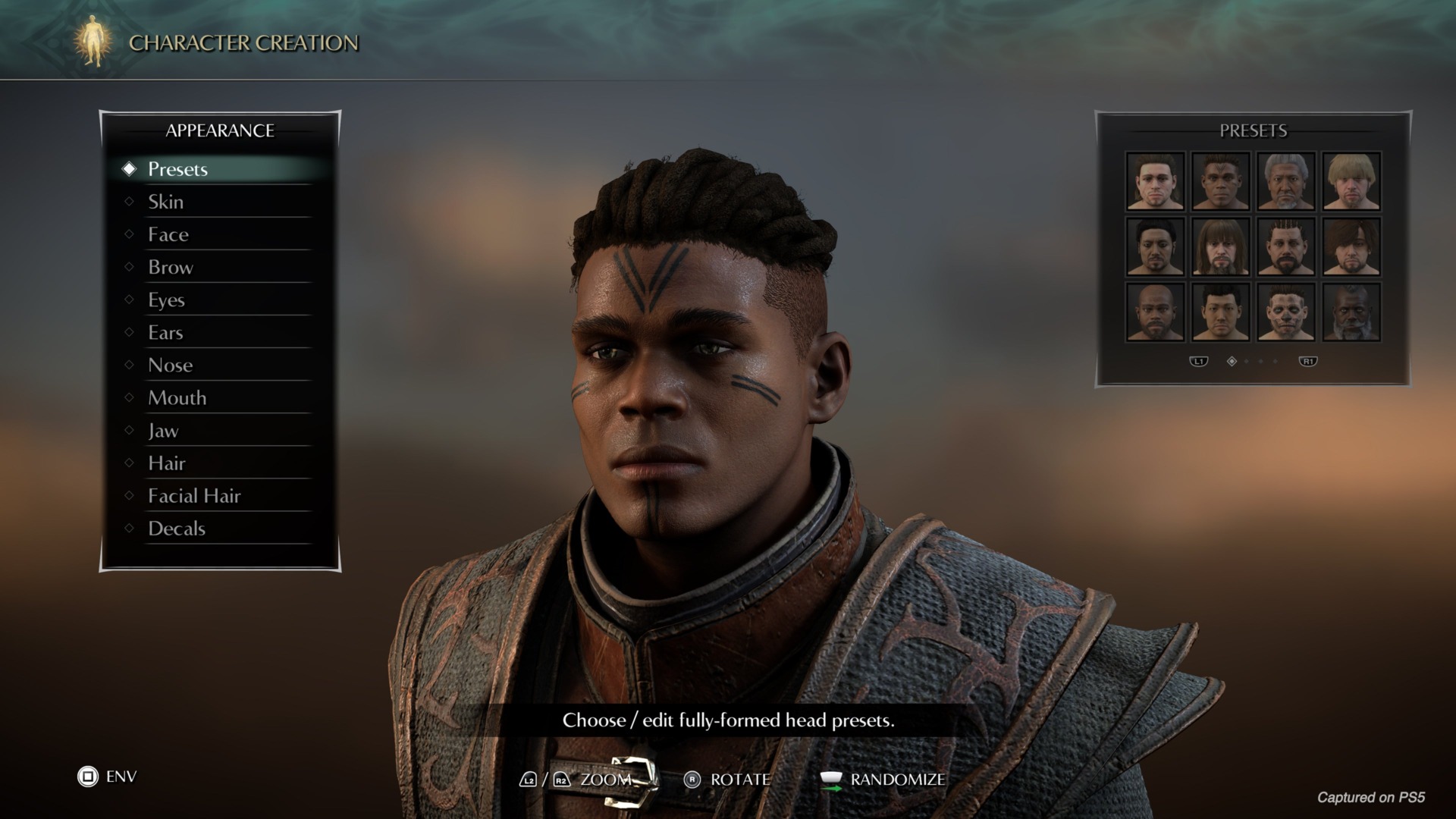This screenshot has height=819, width=1456.
Task: Select the last pagination dot under the presets
Action: click(x=1275, y=362)
